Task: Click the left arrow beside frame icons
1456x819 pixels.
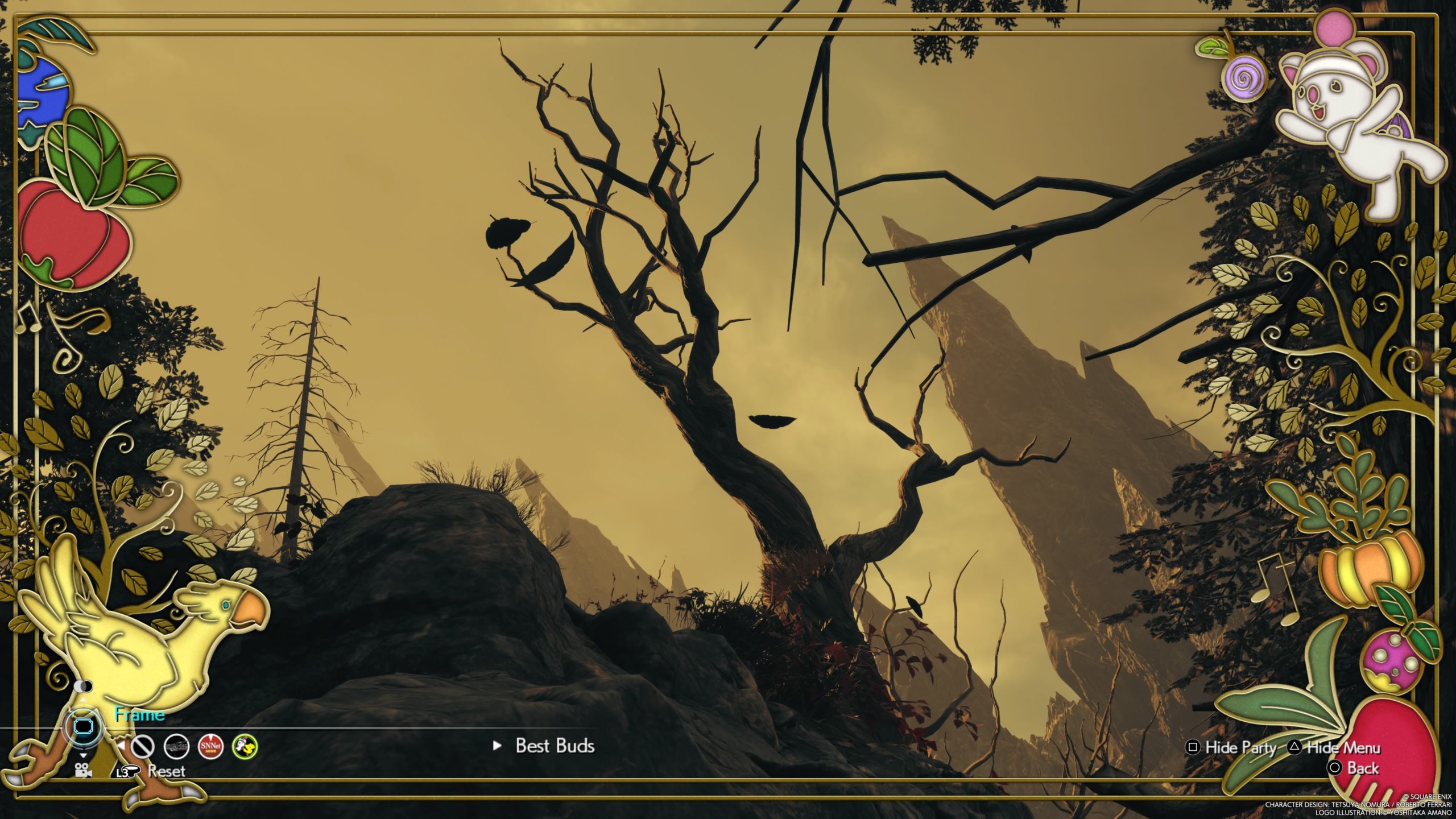Action: [121, 745]
